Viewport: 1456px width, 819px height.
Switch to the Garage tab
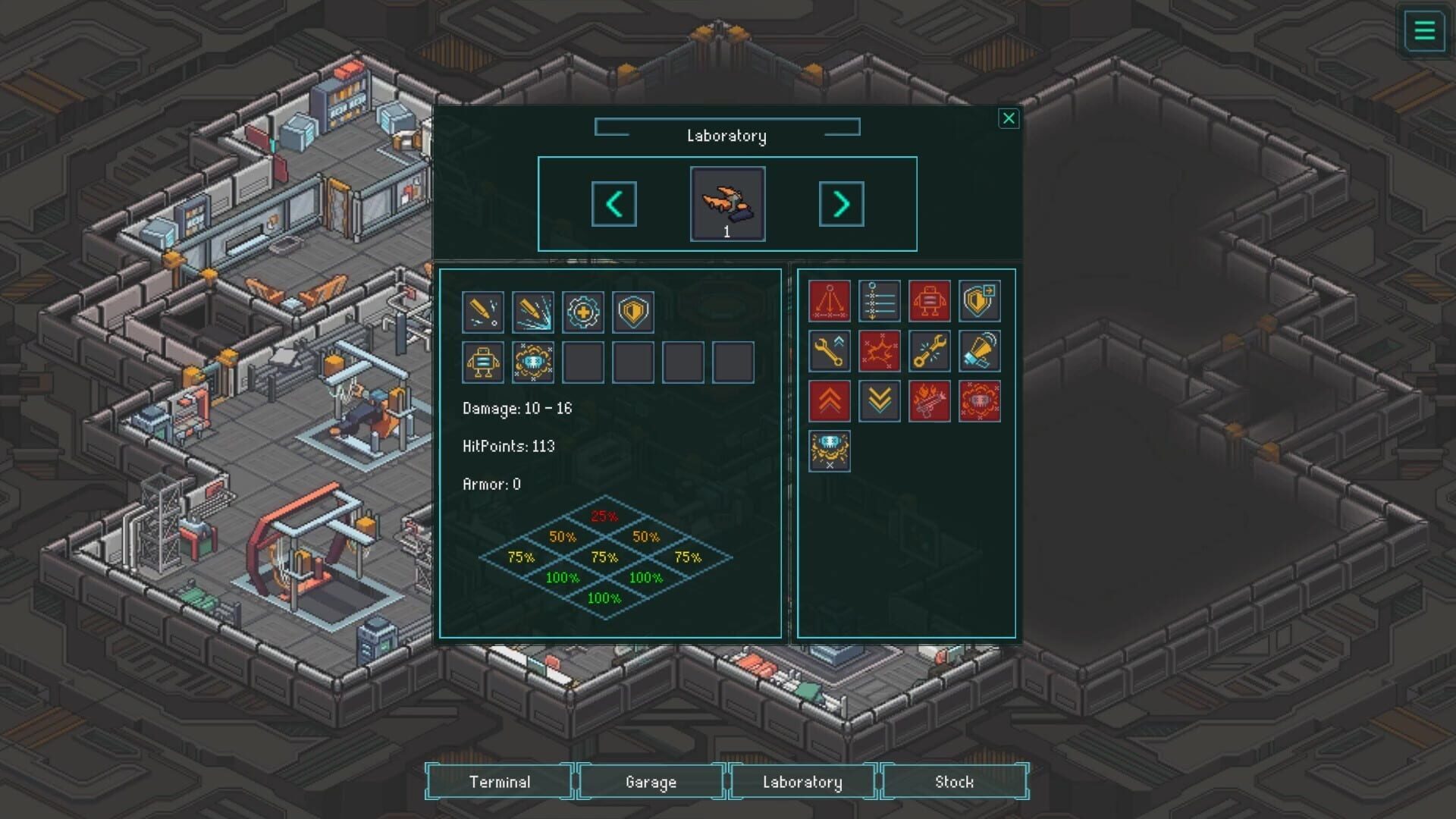pos(651,781)
